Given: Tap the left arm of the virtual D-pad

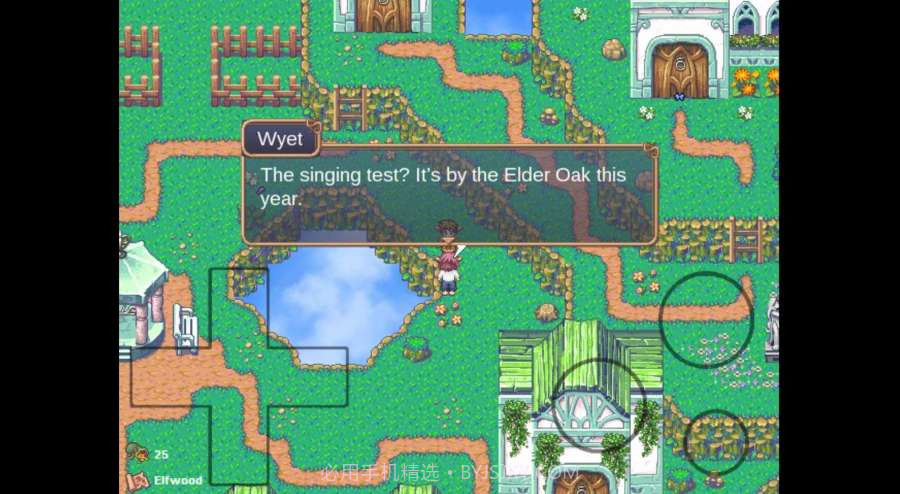Looking at the screenshot, I should [170, 377].
